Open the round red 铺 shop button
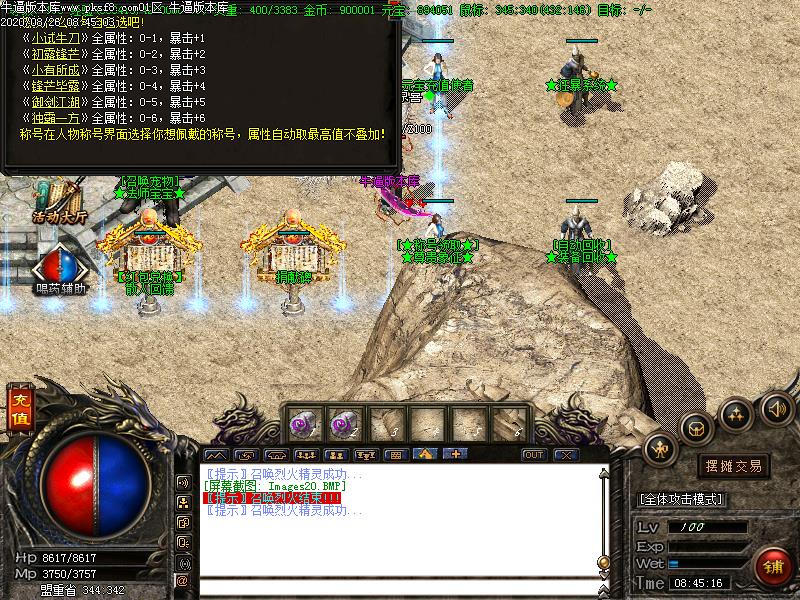Viewport: 800px width, 600px height. [x=773, y=567]
